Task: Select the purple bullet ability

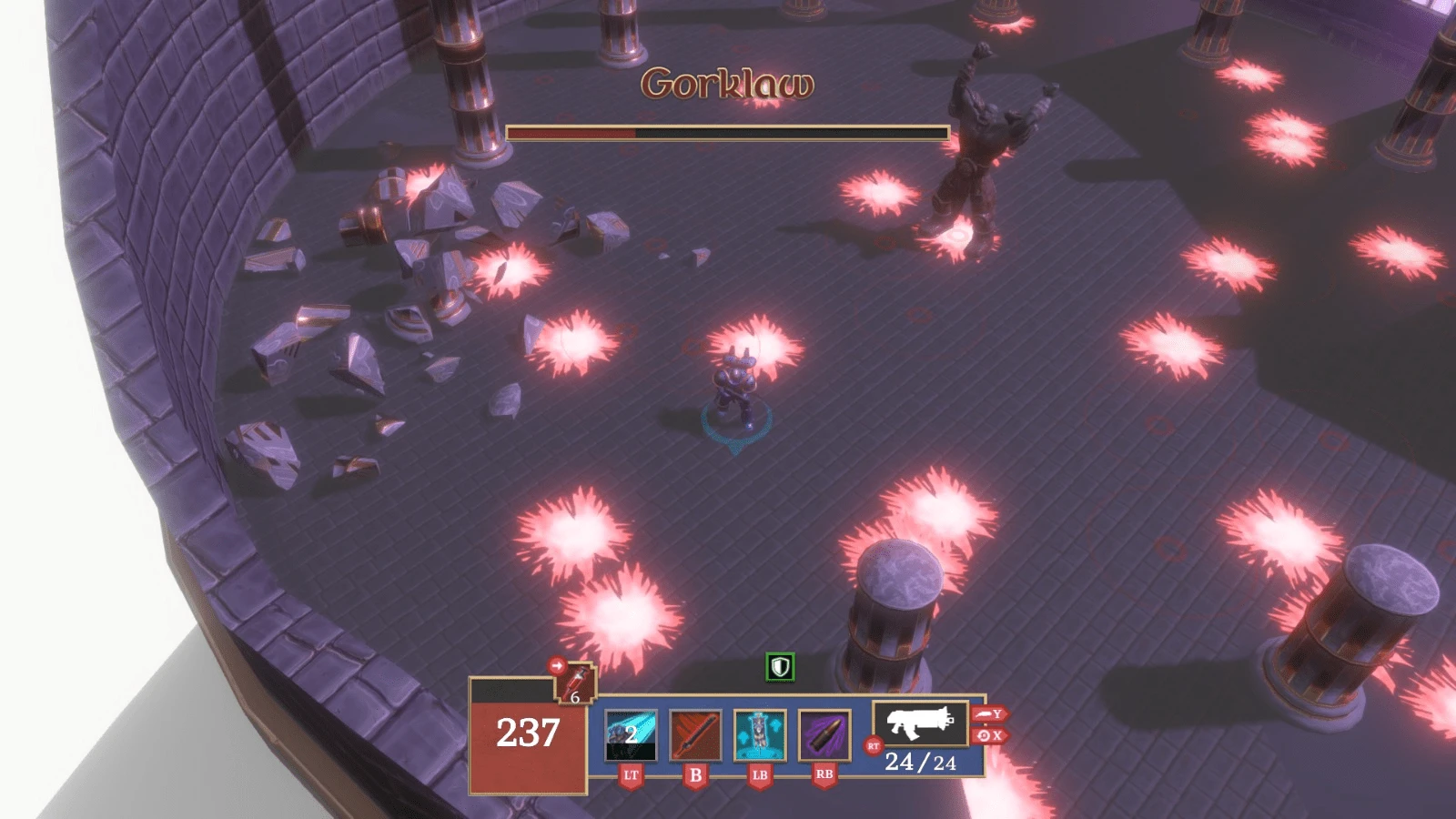Action: [824, 735]
